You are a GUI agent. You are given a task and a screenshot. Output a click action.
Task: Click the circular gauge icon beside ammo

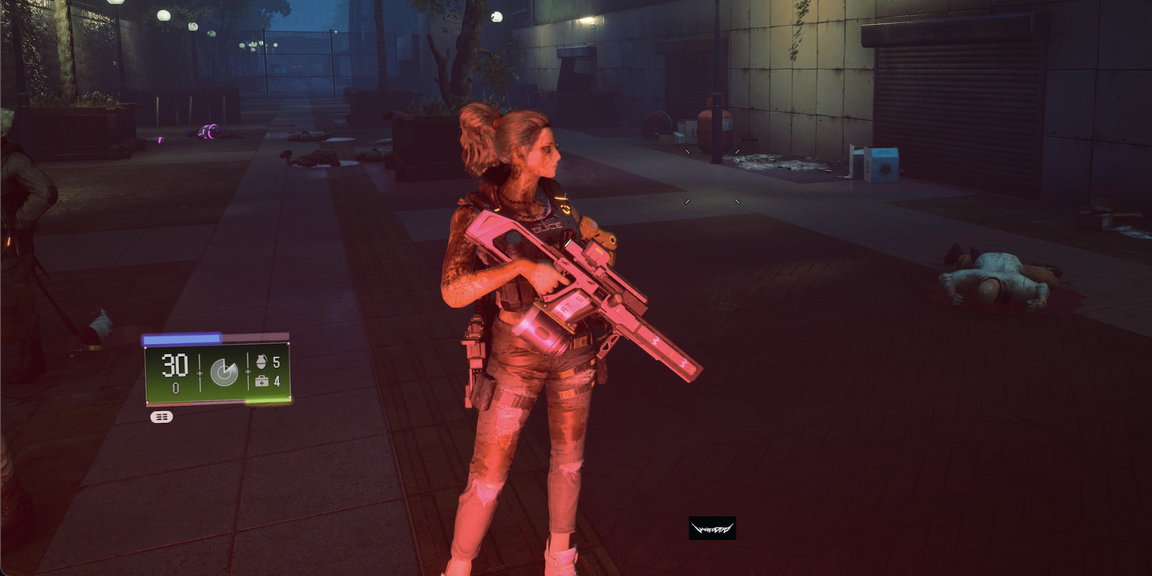tap(224, 372)
